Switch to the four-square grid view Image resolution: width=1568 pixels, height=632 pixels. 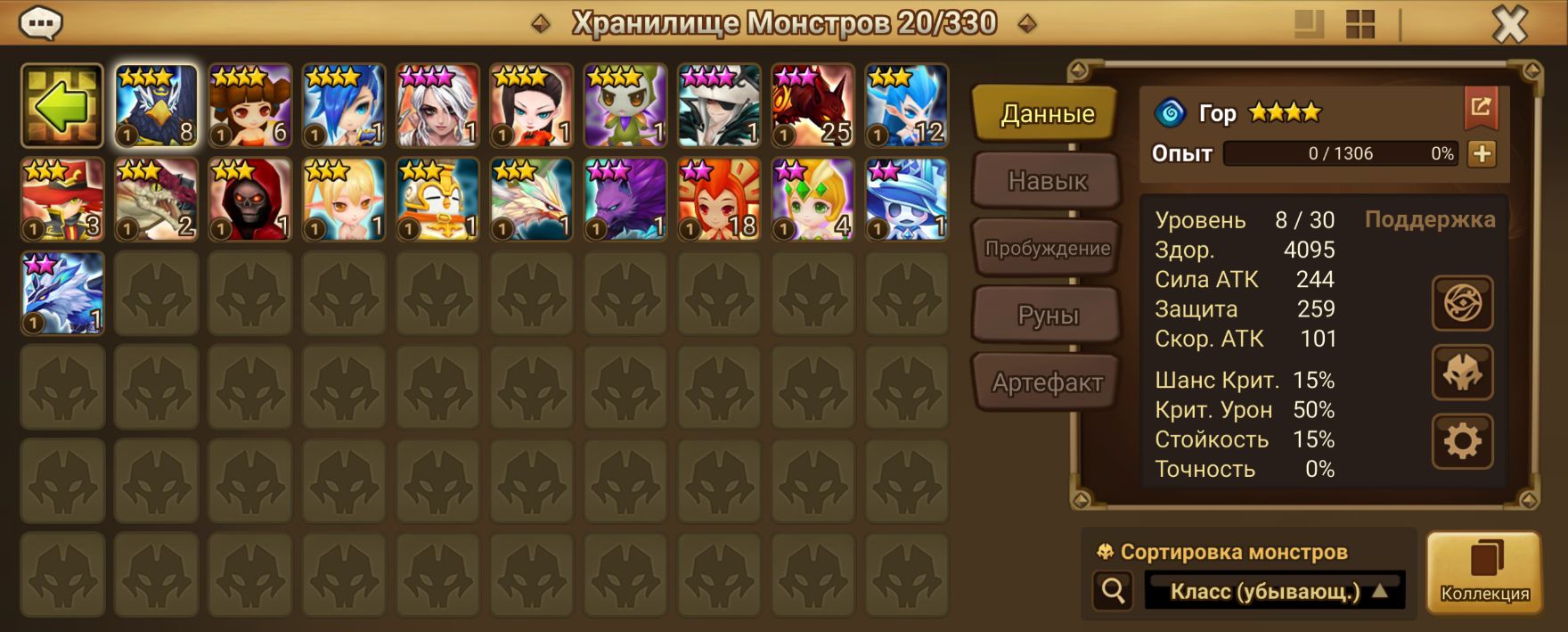point(1360,25)
